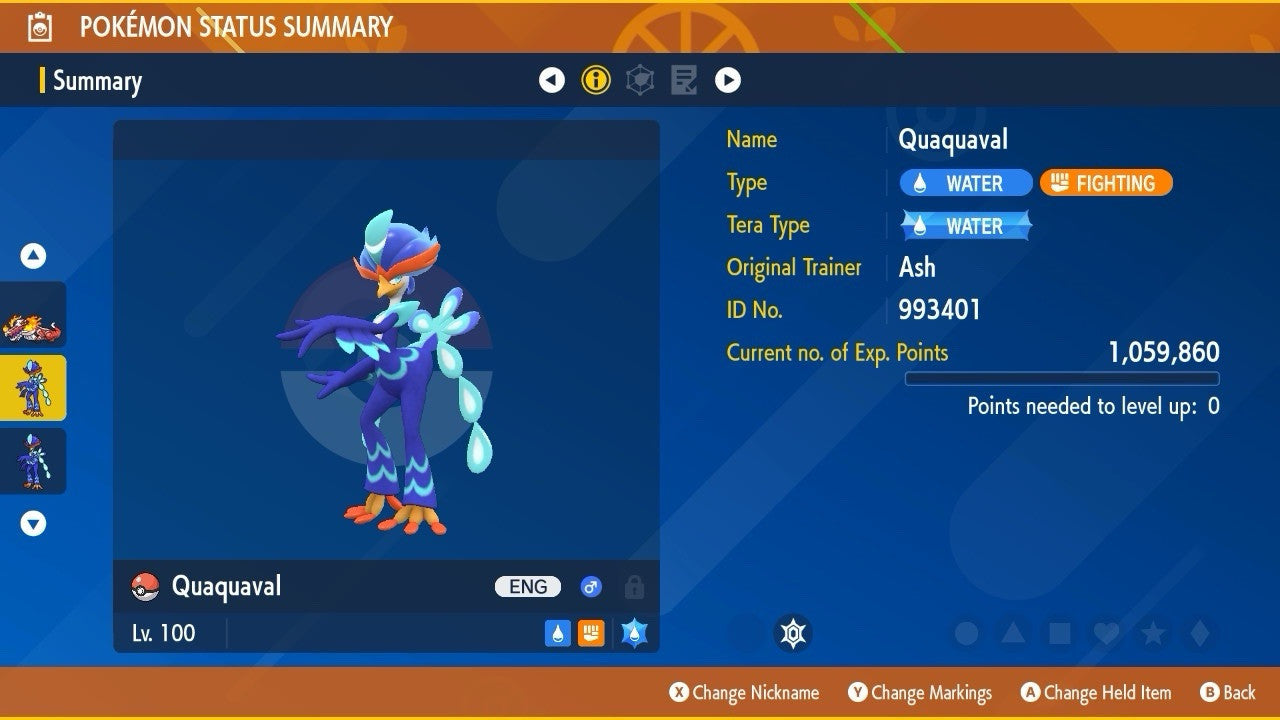
Task: Advance to the next summary page arrow
Action: [x=728, y=80]
